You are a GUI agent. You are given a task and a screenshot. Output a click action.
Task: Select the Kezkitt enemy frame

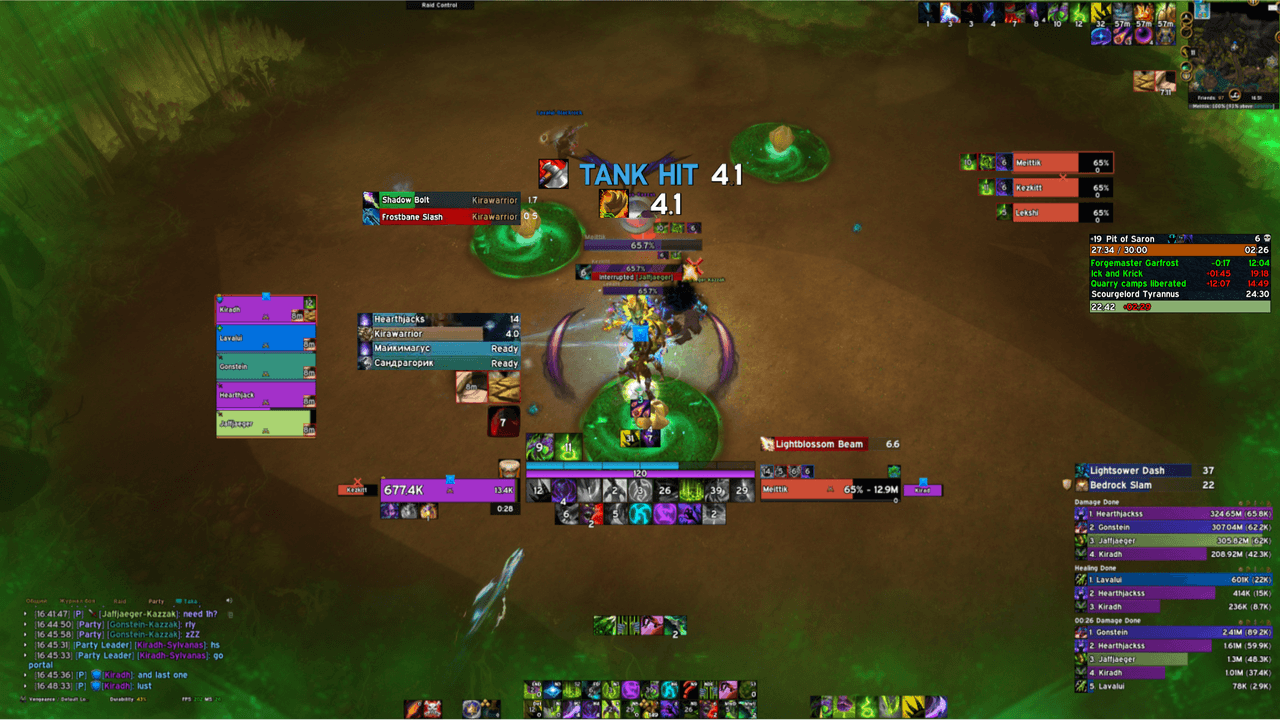[1045, 187]
